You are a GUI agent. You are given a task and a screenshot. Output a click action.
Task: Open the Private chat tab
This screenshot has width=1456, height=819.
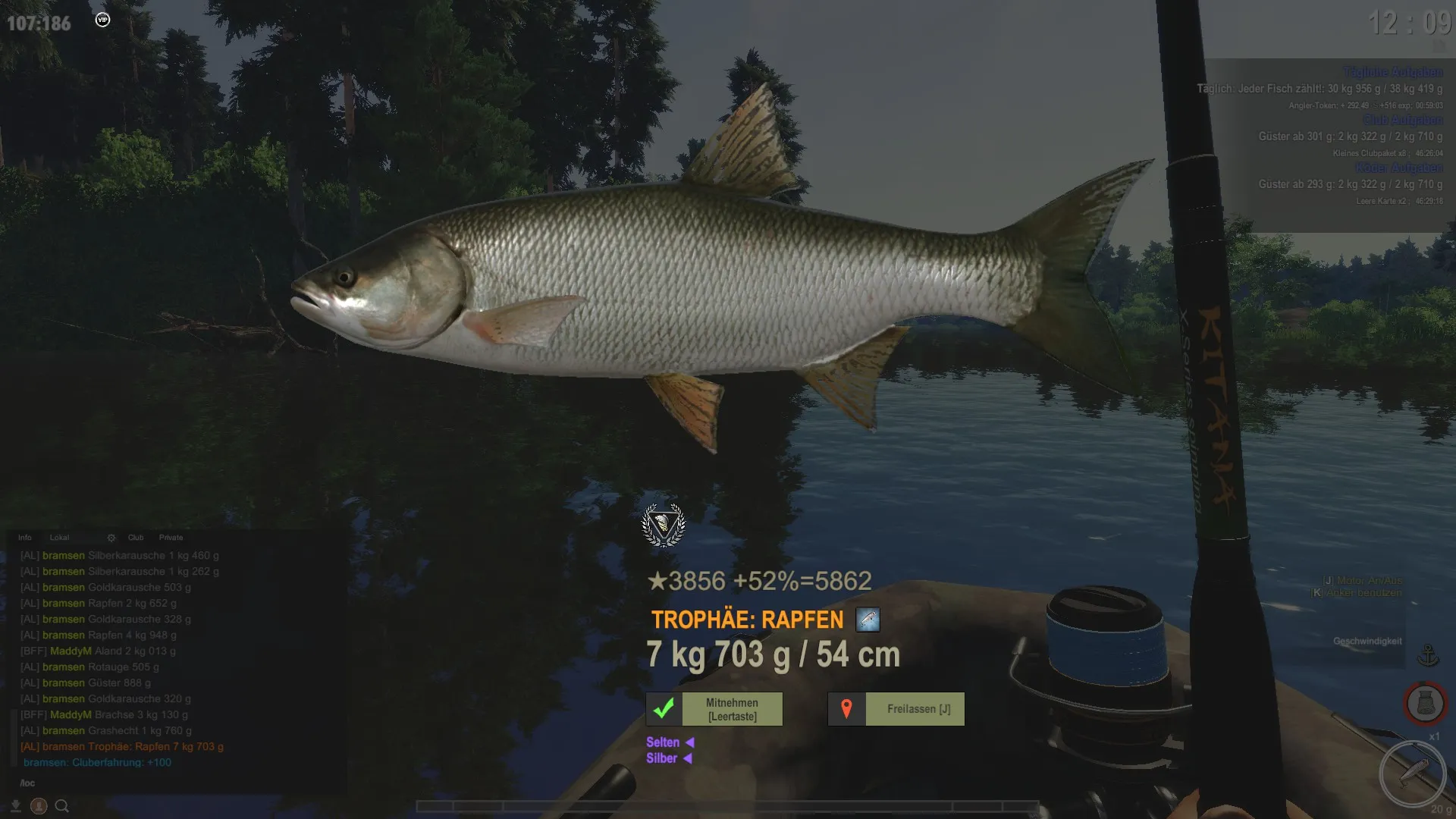click(x=171, y=538)
